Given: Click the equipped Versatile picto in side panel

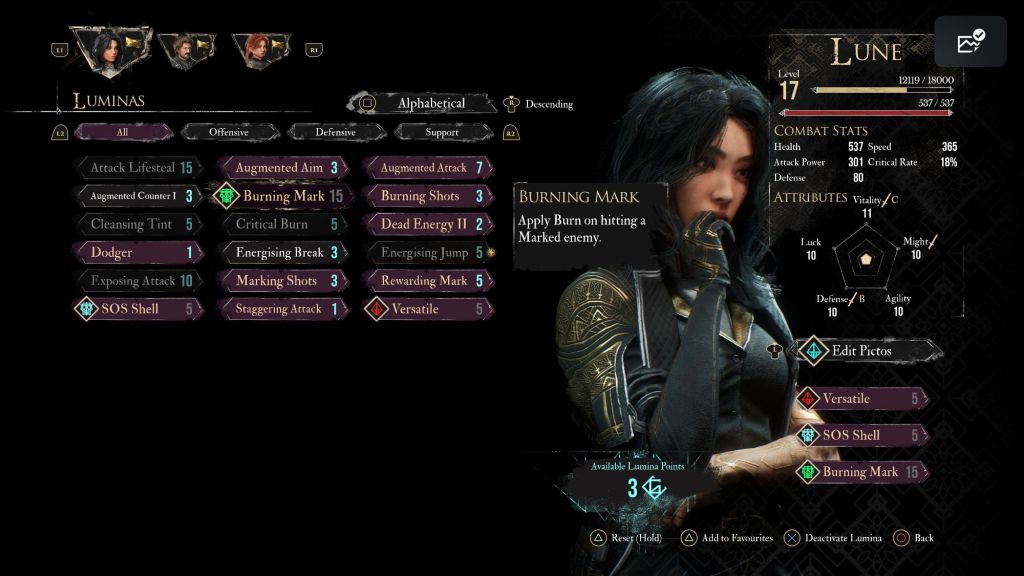Looking at the screenshot, I should point(860,399).
